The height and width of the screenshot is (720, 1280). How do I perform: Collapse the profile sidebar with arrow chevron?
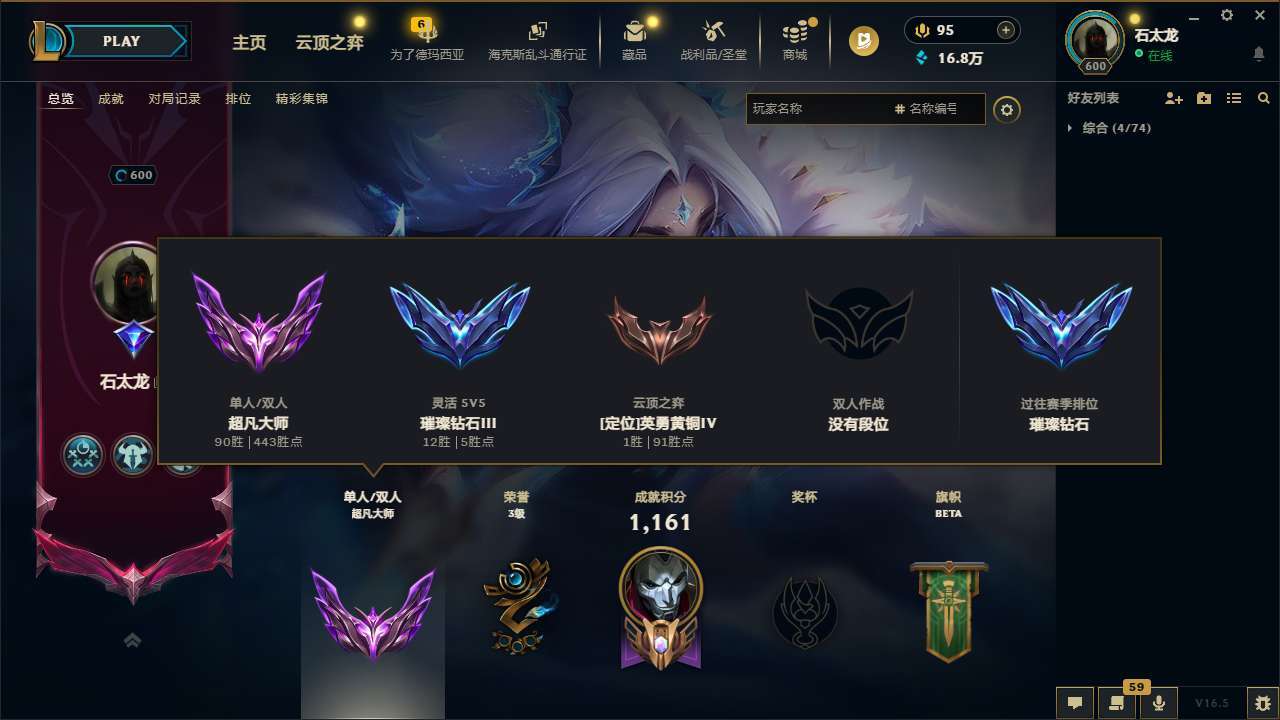tap(131, 640)
